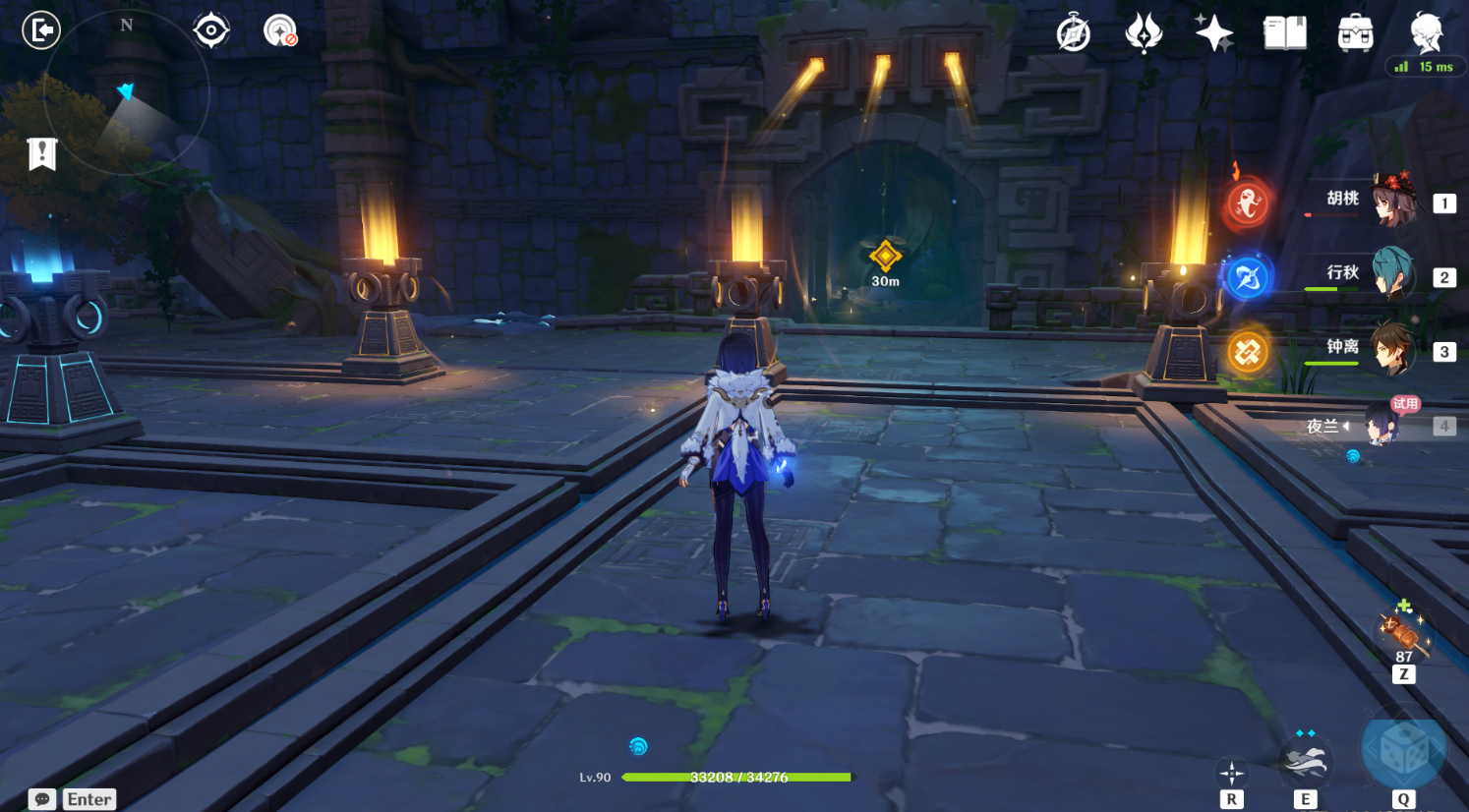Open the Adventurer Handbook book icon

tap(1284, 33)
